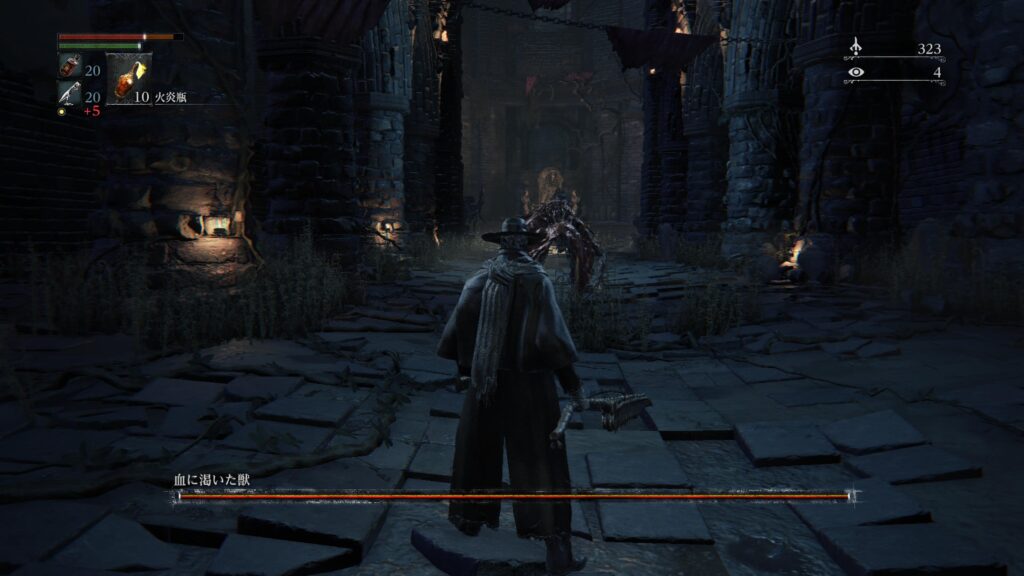Select the insight eye icon
Viewport: 1024px width, 576px height.
(855, 72)
